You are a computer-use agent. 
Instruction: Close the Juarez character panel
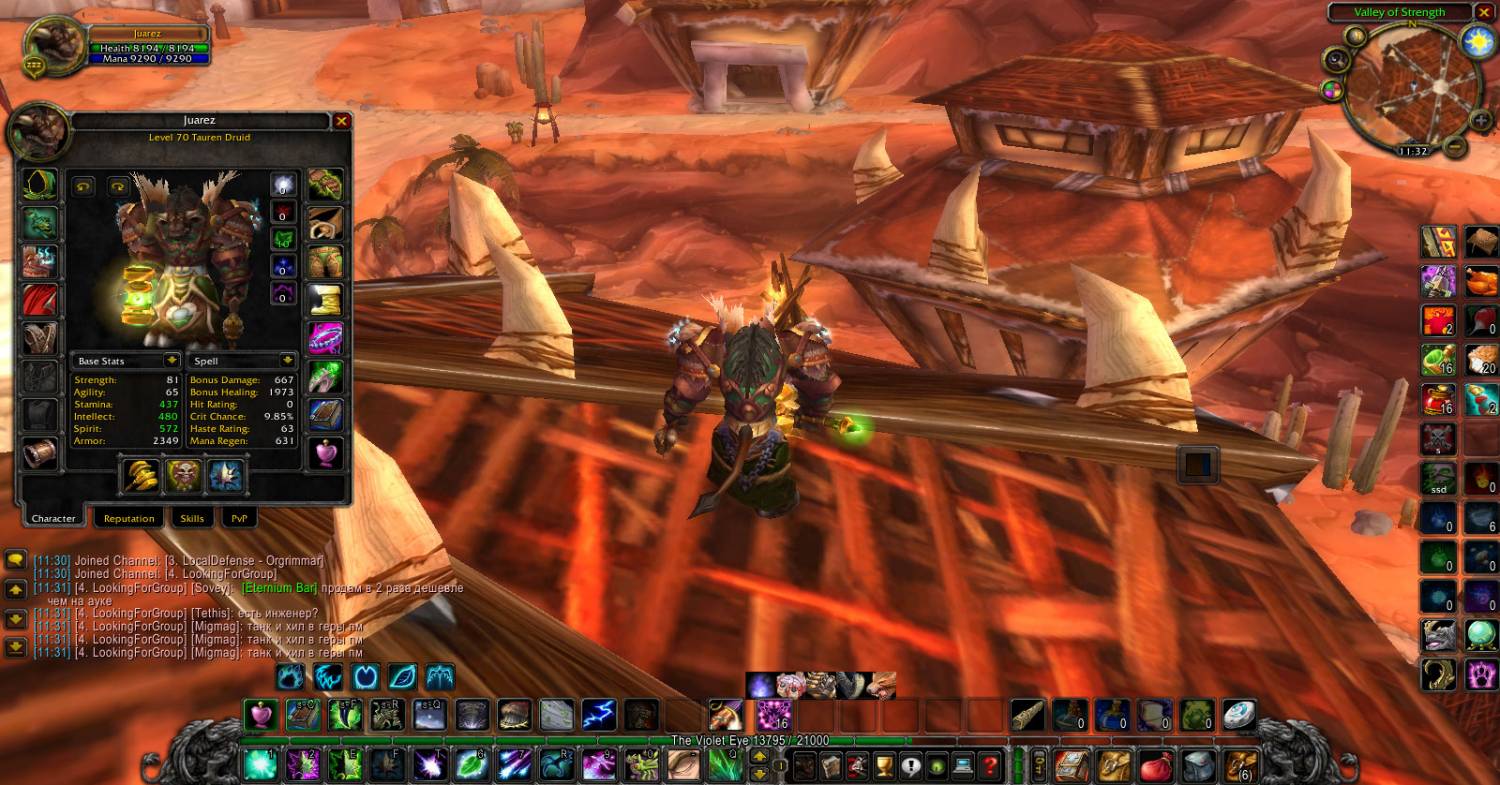(341, 121)
